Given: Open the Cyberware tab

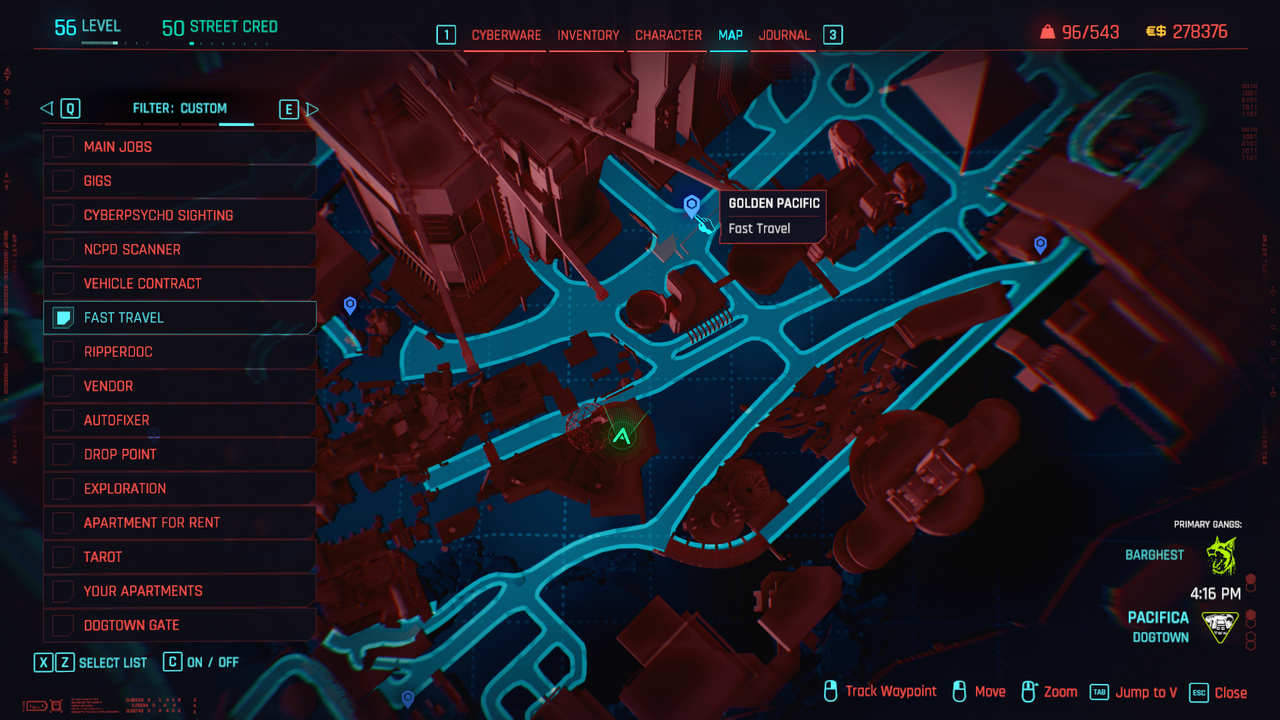Looking at the screenshot, I should coord(506,35).
